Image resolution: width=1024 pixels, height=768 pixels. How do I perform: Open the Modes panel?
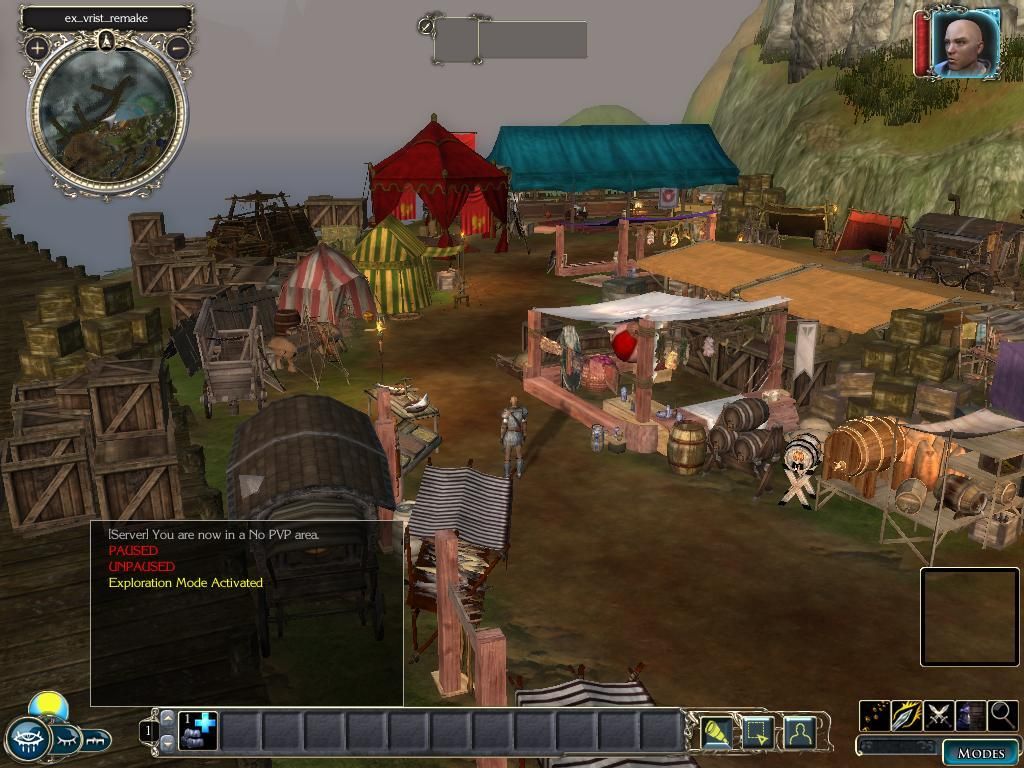click(980, 753)
